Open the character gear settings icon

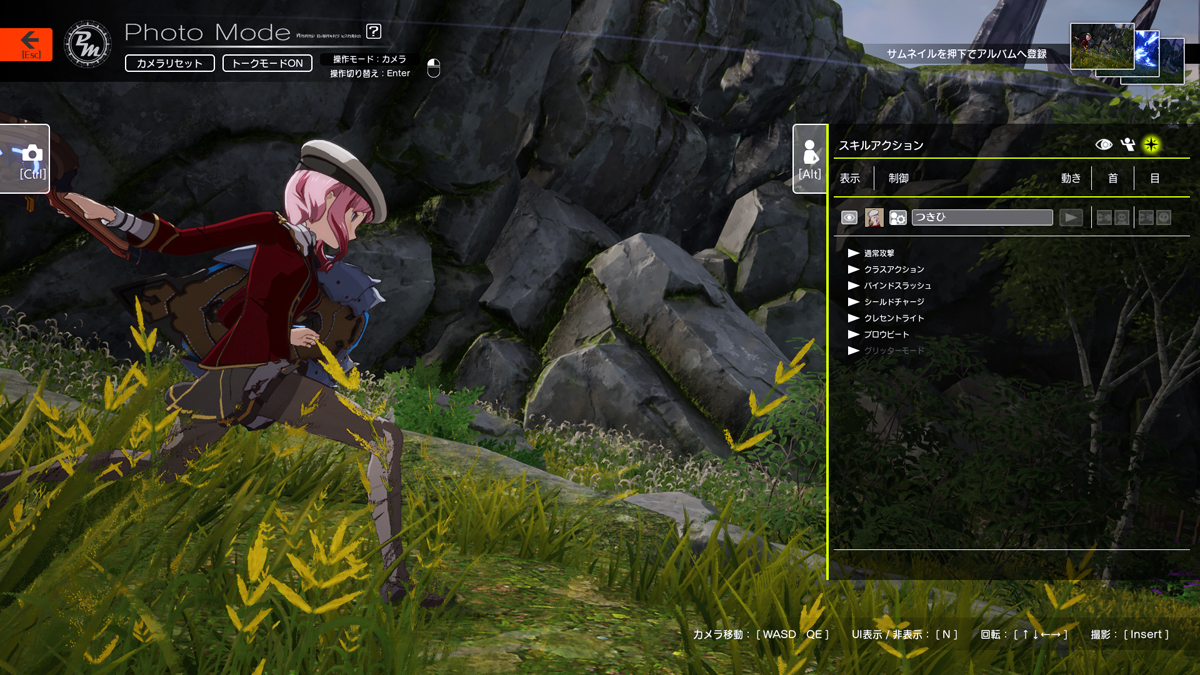pyautogui.click(x=898, y=217)
